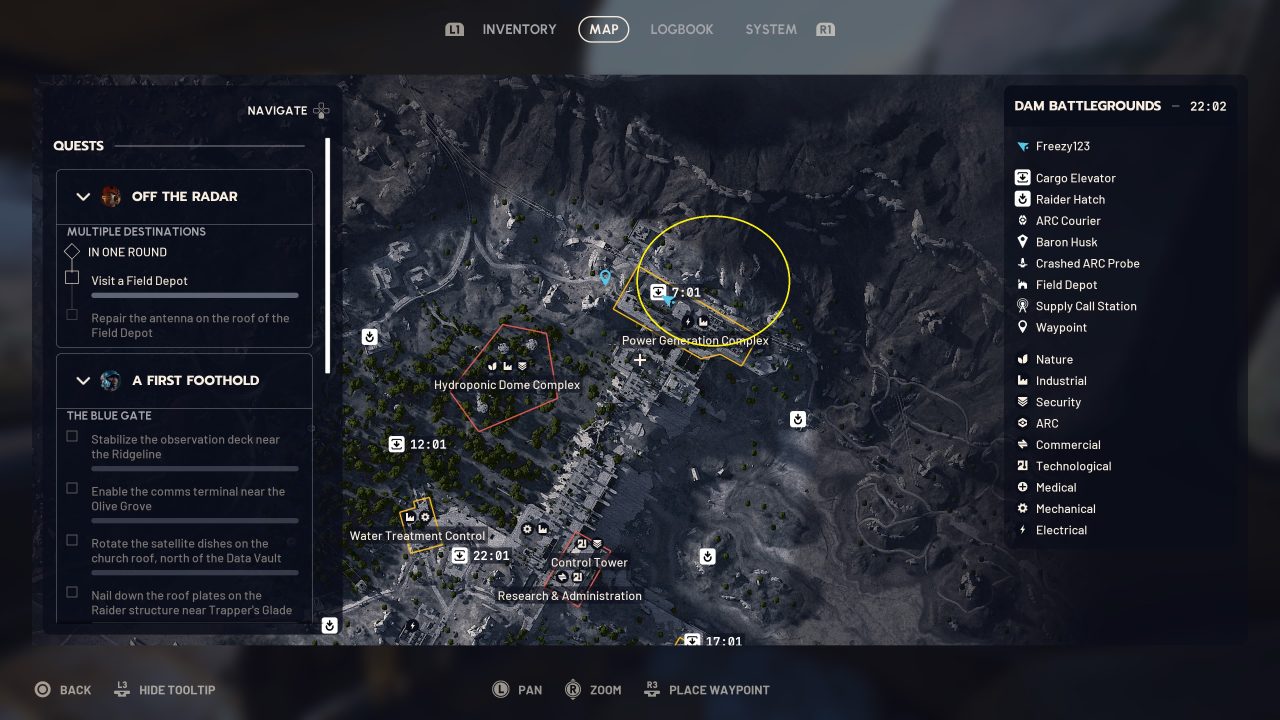The width and height of the screenshot is (1280, 720).
Task: Choose Water Treatment Control on the map
Action: (x=417, y=536)
